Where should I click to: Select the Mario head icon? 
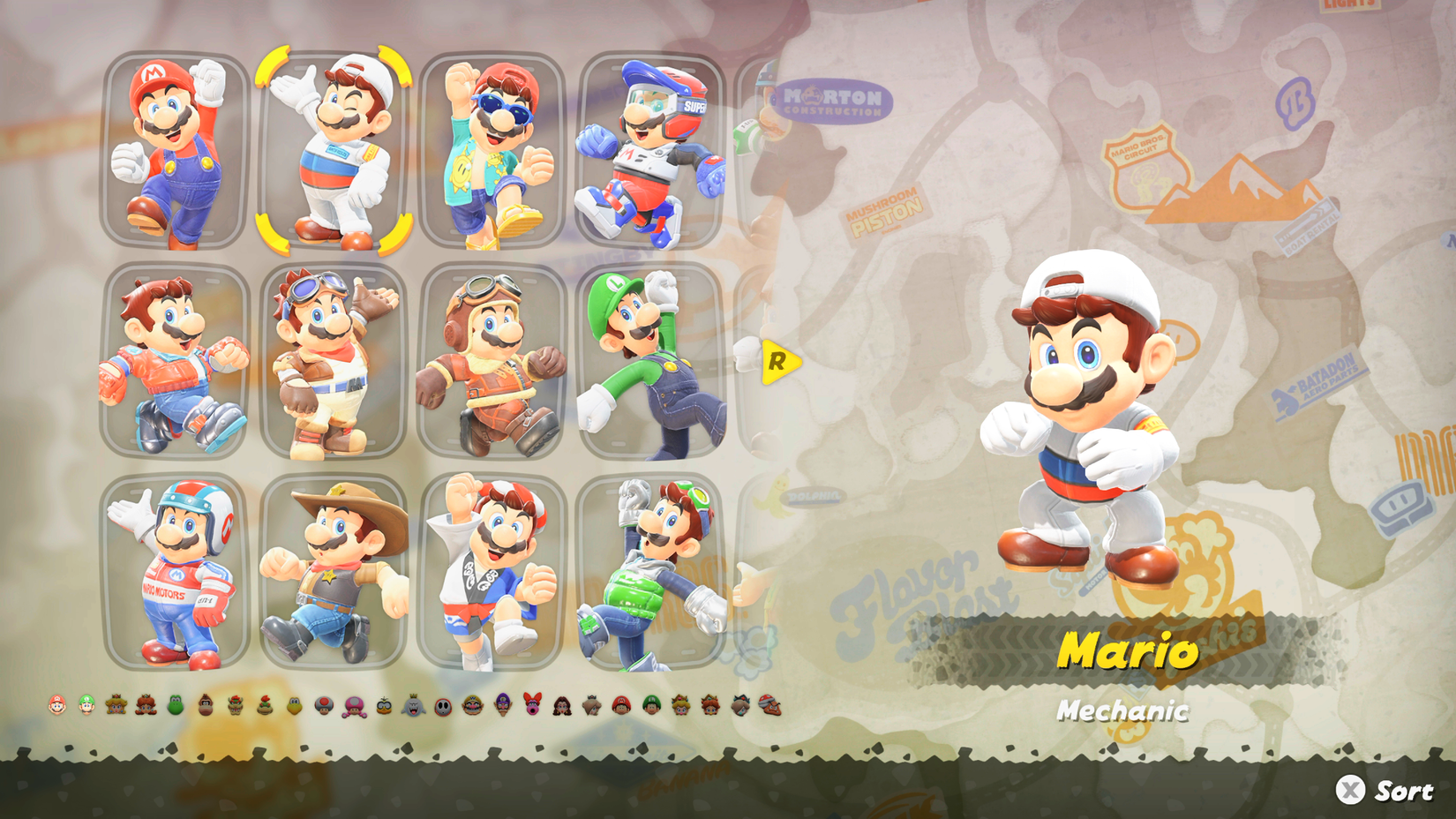[x=56, y=706]
